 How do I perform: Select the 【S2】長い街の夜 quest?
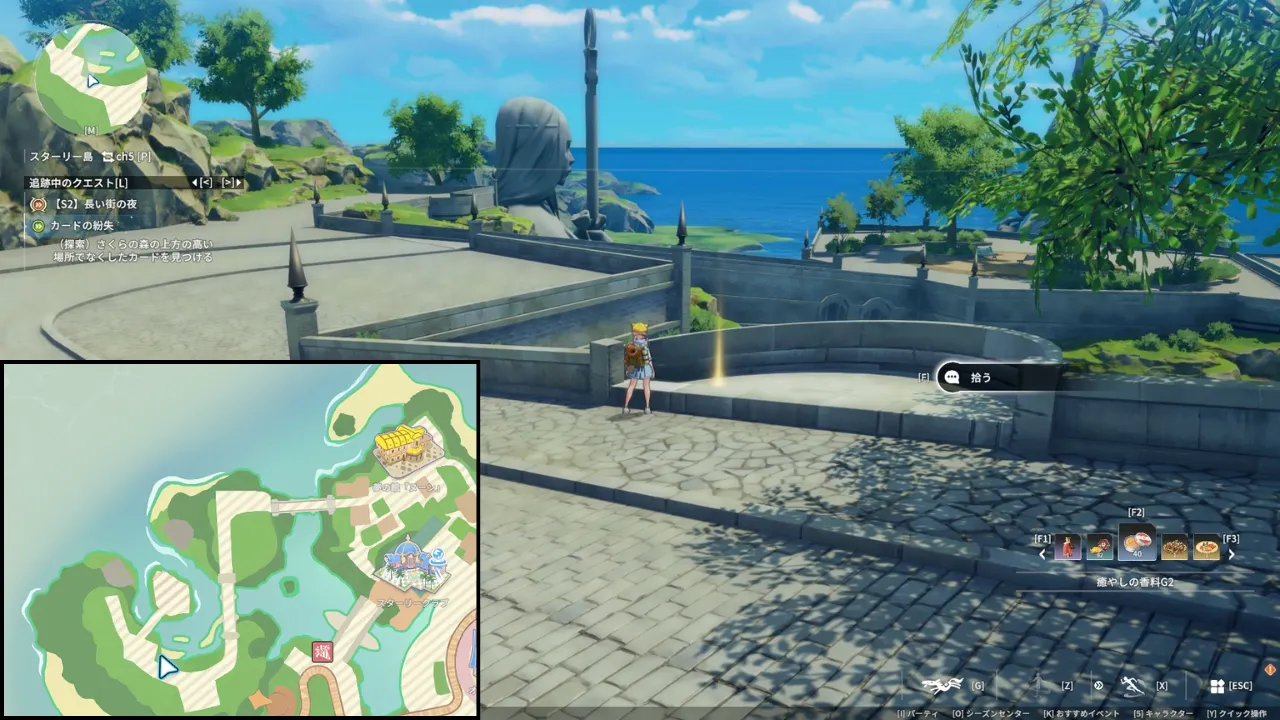point(94,205)
